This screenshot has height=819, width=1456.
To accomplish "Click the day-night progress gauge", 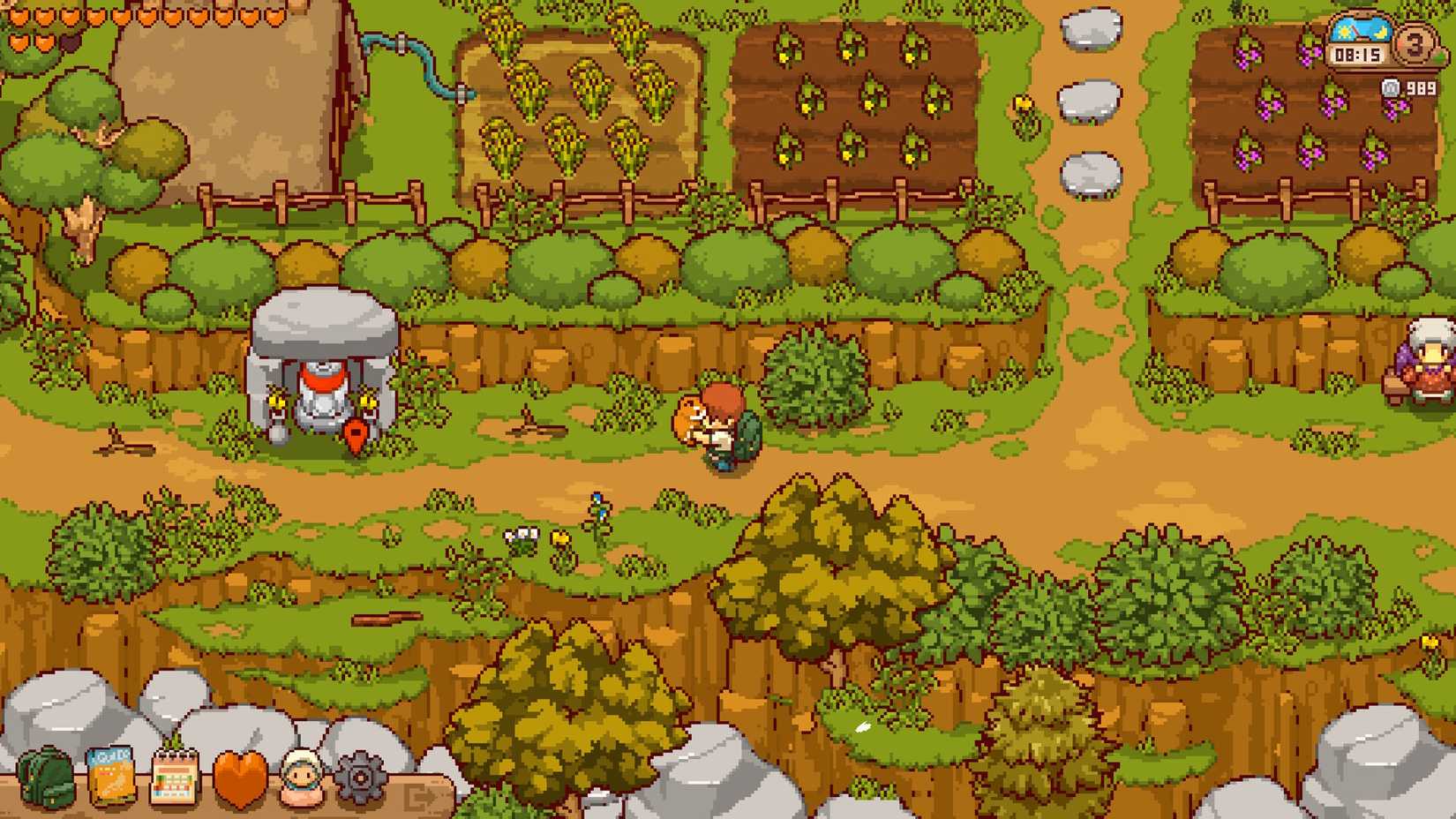I will pos(1362,29).
